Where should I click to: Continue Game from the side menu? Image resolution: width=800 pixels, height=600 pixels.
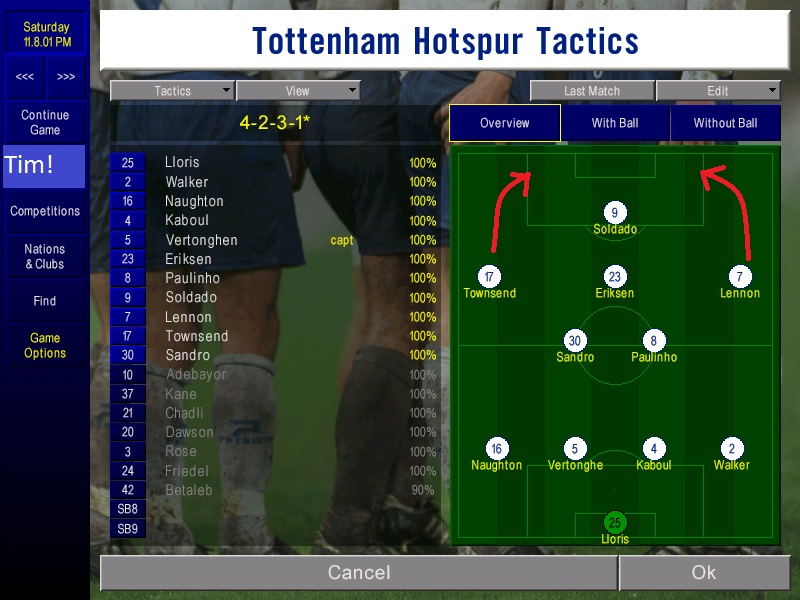coord(45,122)
